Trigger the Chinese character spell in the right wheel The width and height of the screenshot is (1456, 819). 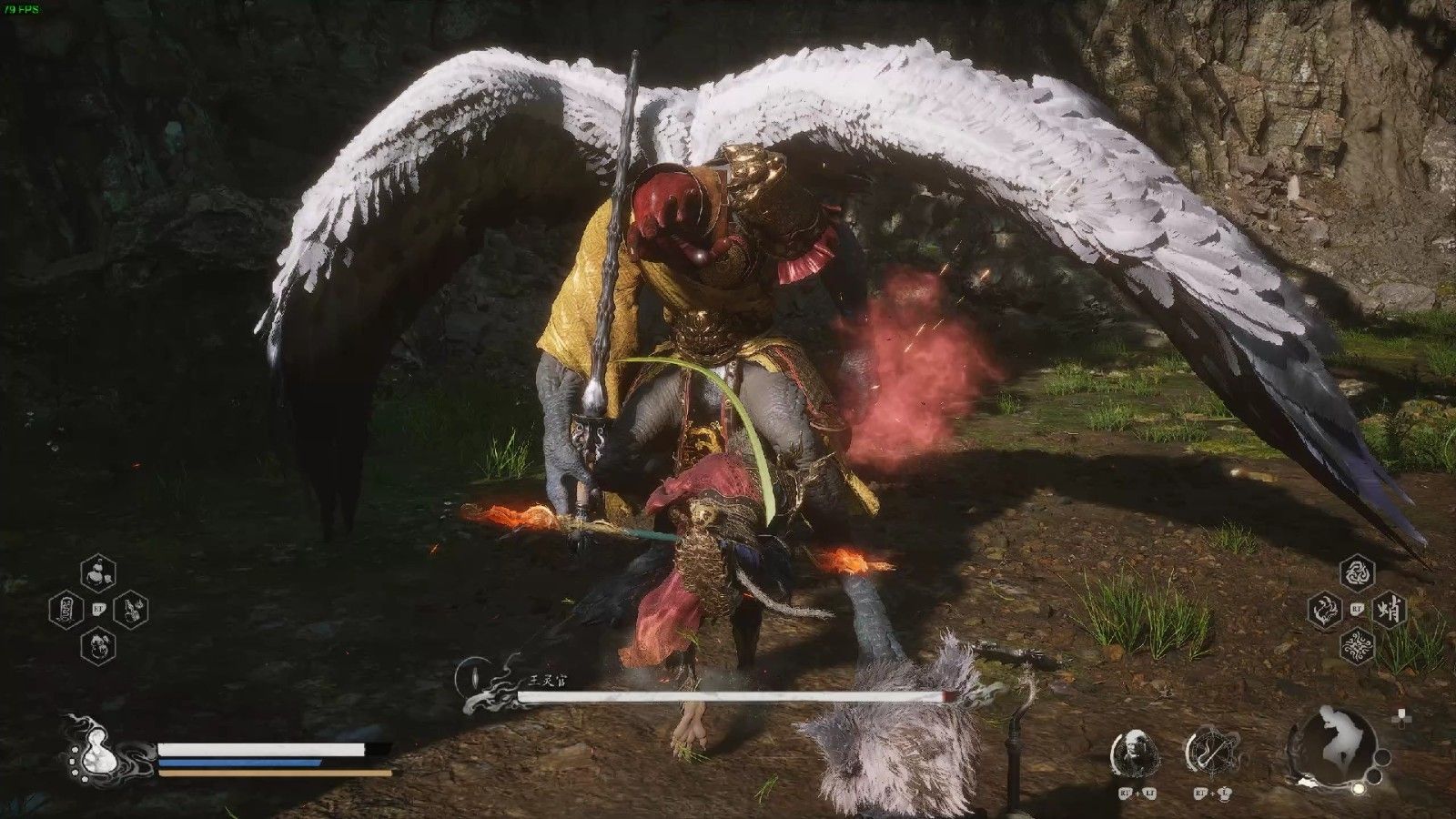1390,609
